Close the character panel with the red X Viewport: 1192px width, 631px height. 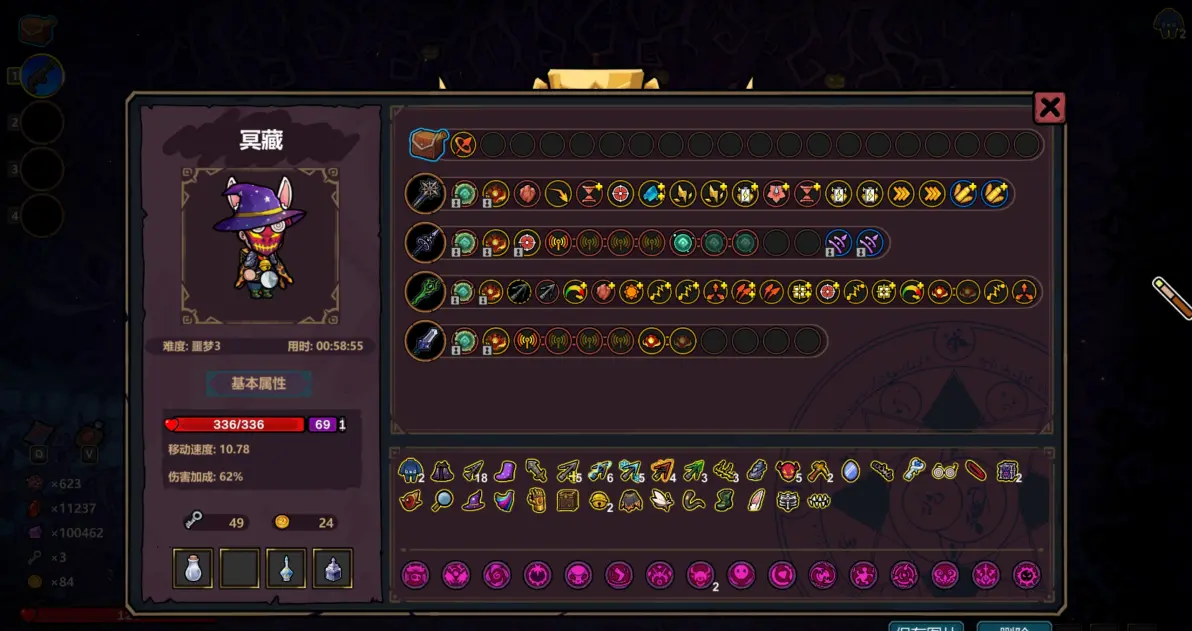(1049, 108)
